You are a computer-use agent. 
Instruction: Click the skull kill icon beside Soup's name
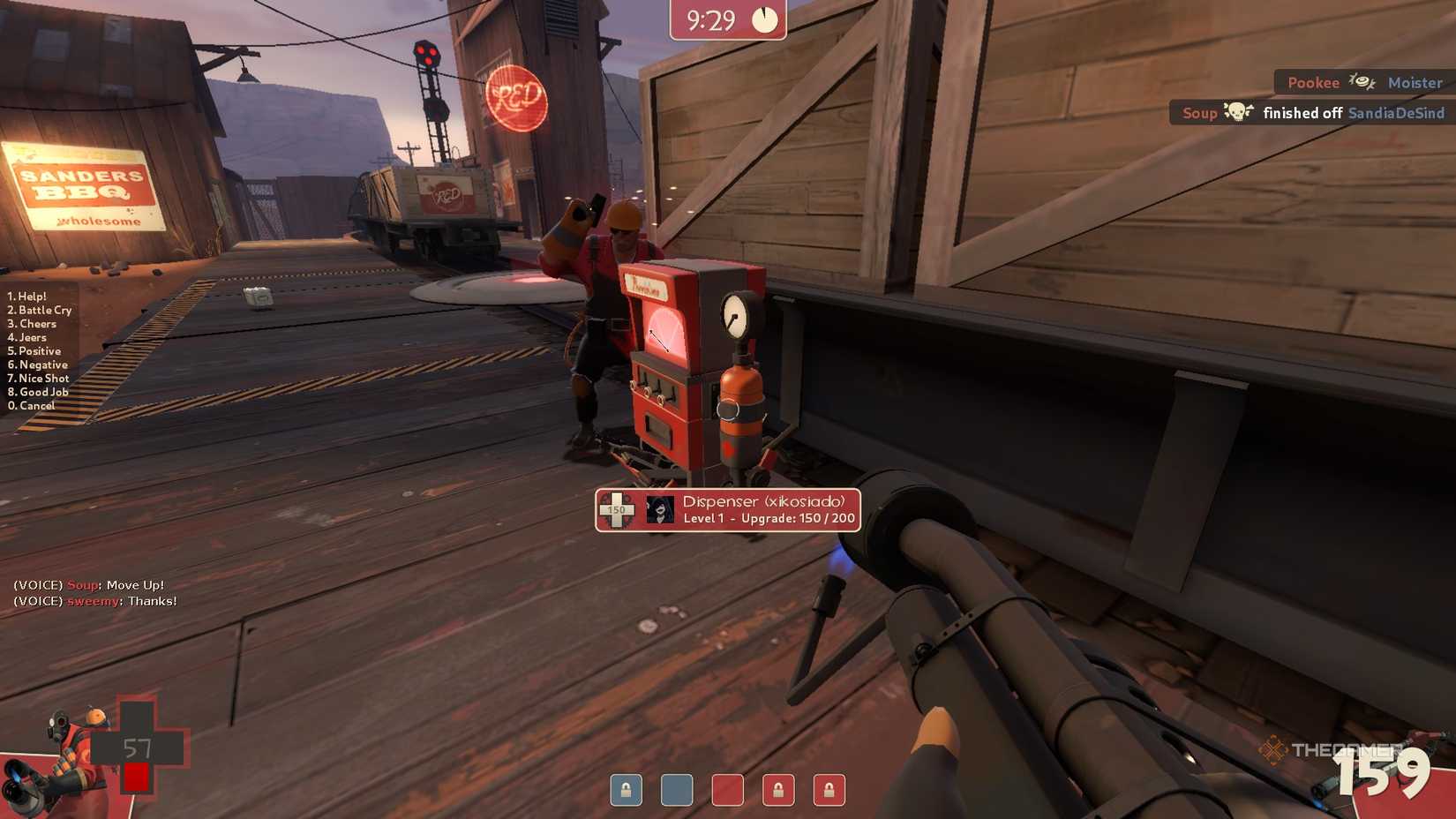point(1240,113)
